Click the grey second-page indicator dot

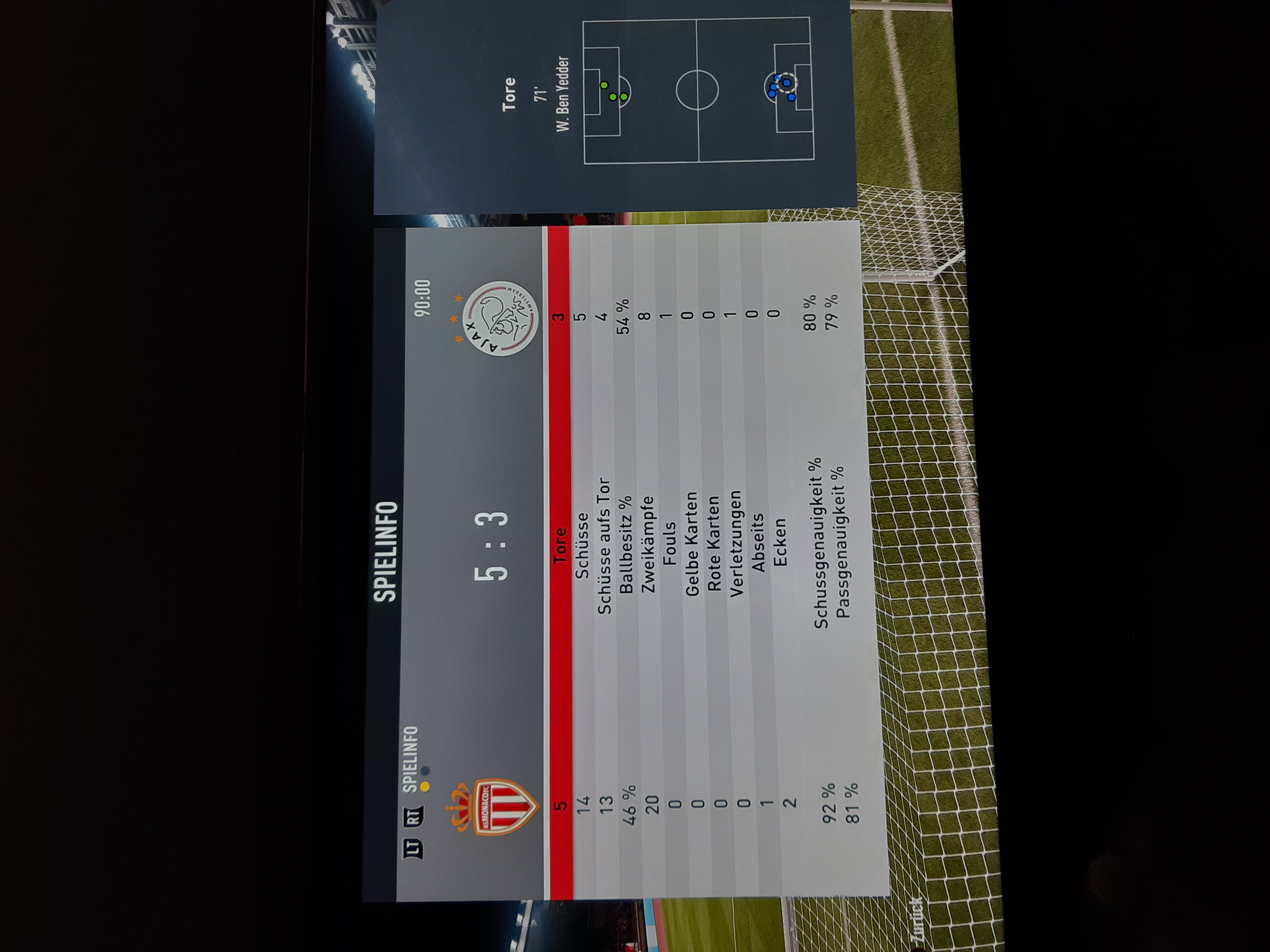point(426,771)
